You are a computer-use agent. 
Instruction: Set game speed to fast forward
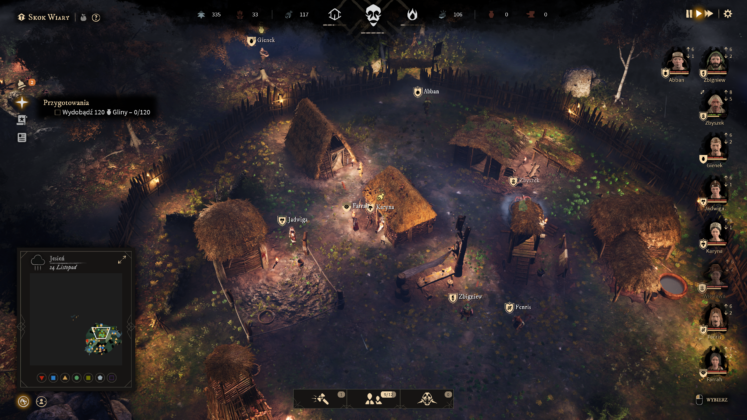pyautogui.click(x=708, y=14)
